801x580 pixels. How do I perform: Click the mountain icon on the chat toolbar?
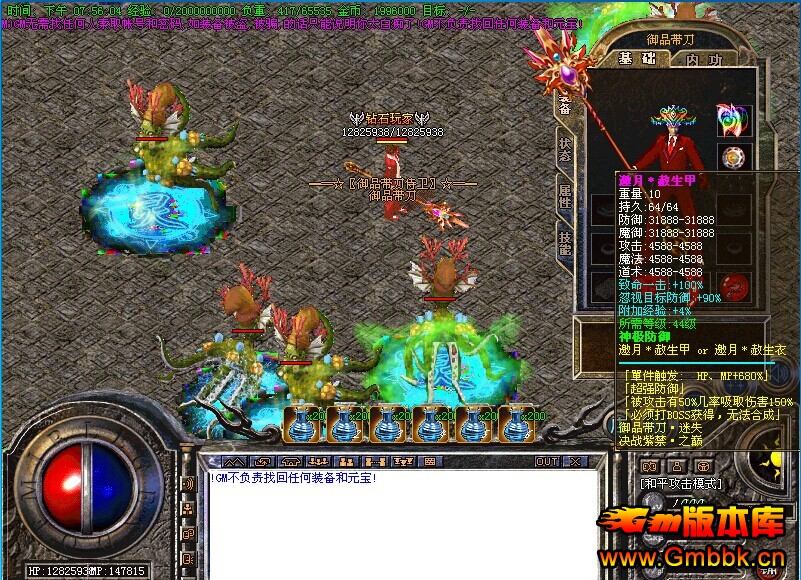coord(233,462)
